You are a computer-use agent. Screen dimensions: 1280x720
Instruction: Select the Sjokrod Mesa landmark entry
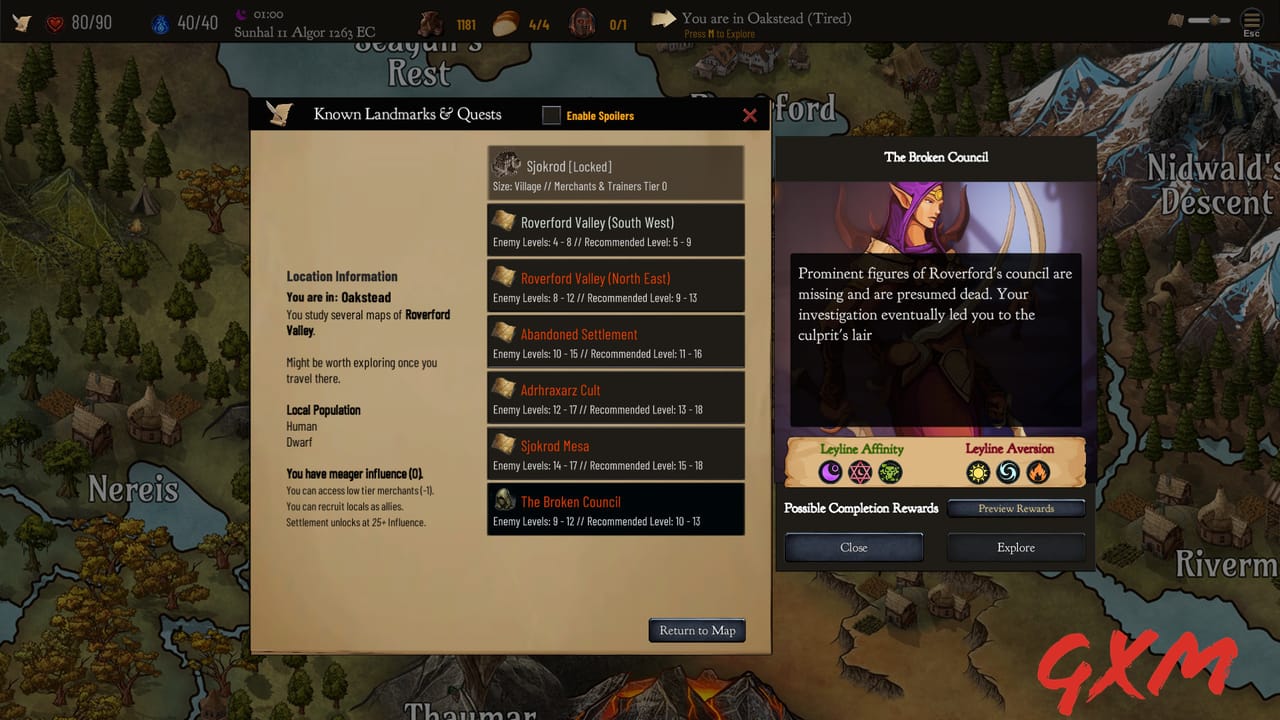615,452
